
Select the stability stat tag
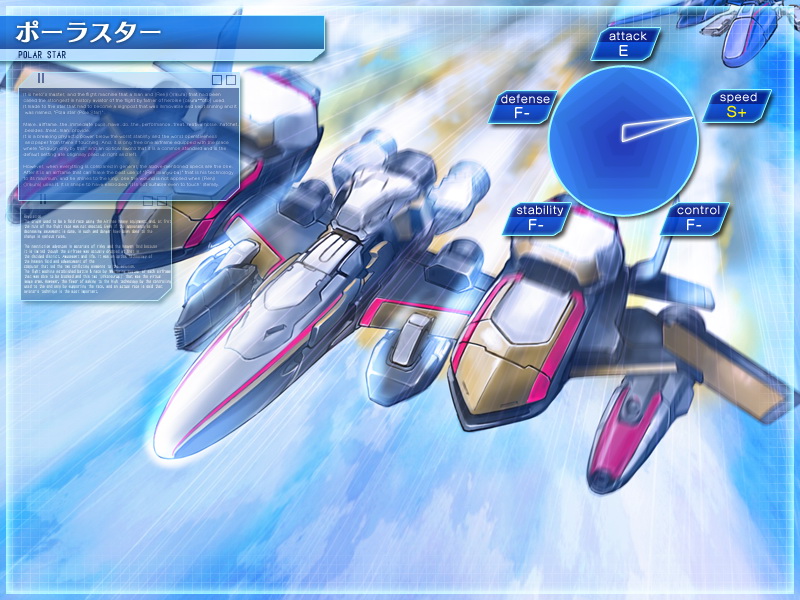point(537,217)
